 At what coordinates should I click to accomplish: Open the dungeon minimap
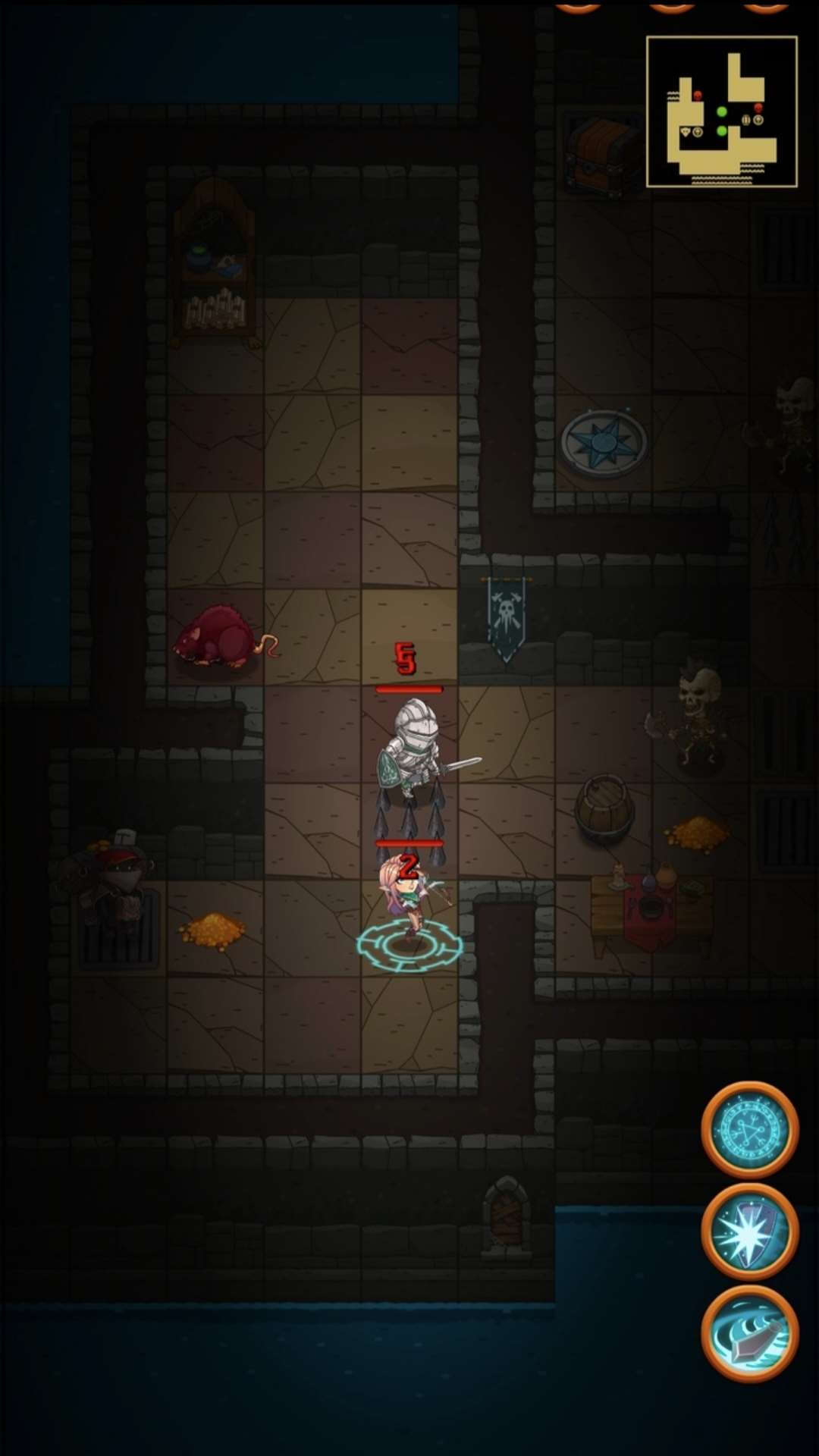point(721,111)
